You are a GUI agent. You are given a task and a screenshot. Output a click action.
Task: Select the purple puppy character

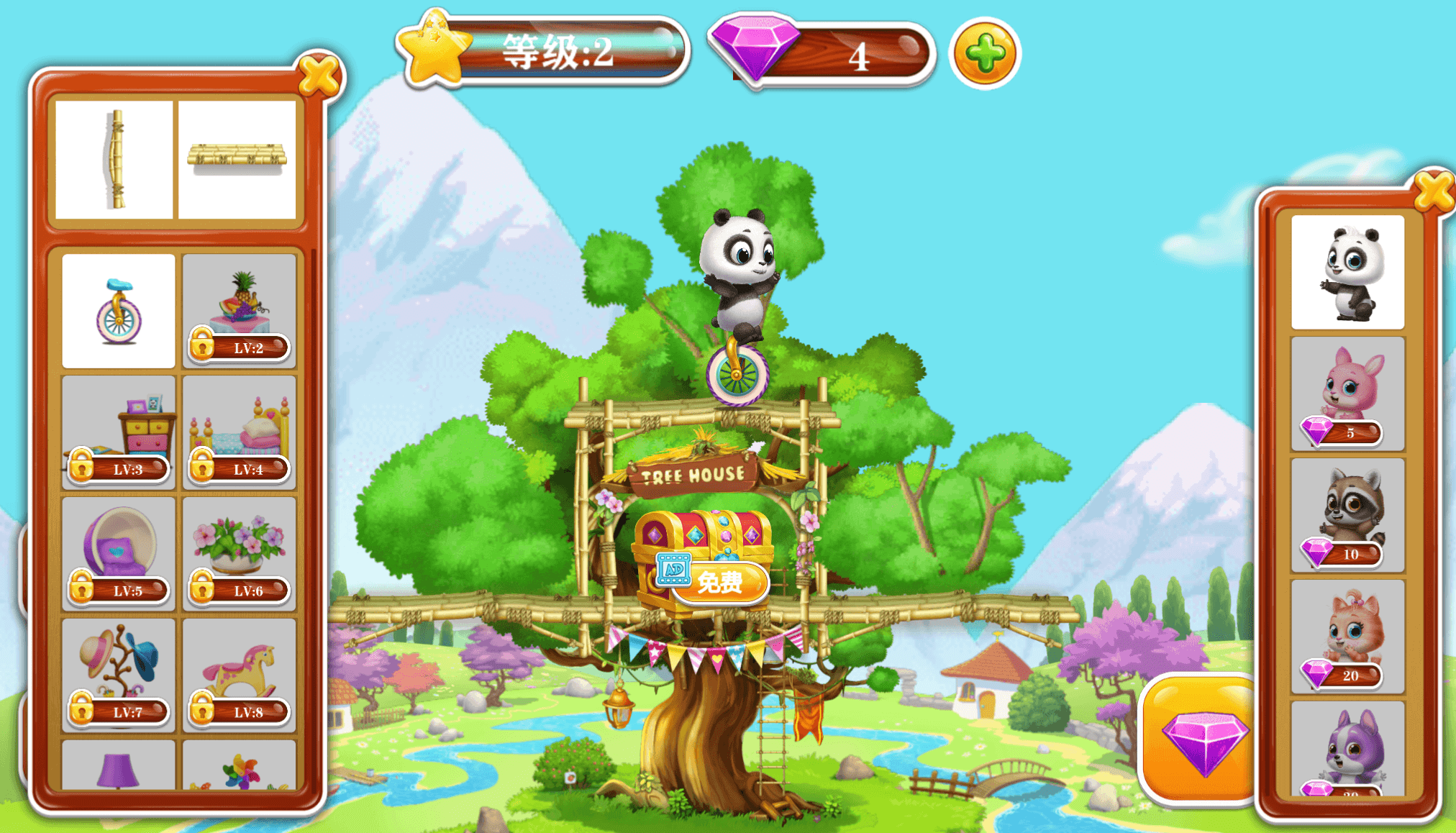coord(1347,750)
